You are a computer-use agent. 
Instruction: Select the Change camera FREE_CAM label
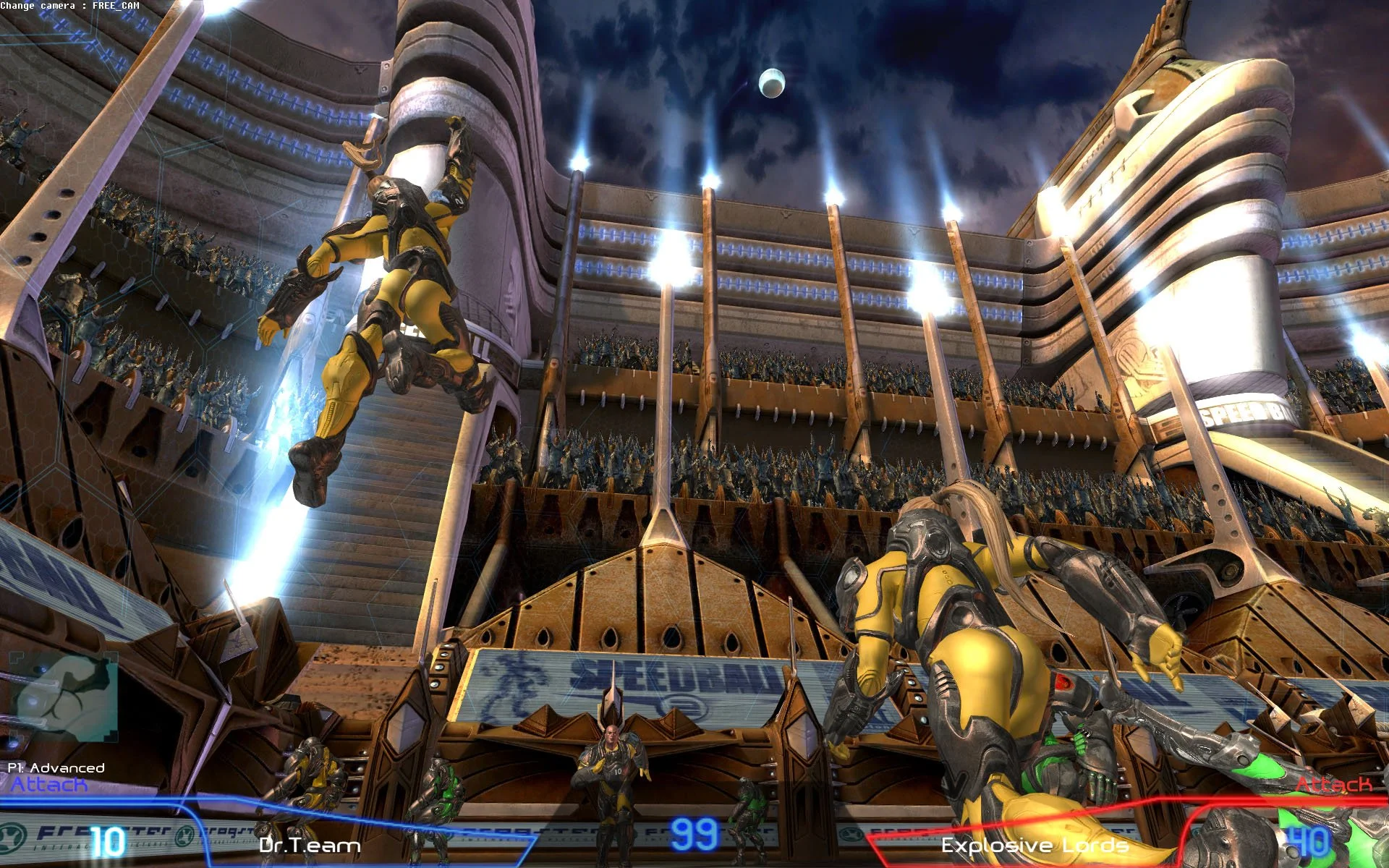(x=70, y=6)
